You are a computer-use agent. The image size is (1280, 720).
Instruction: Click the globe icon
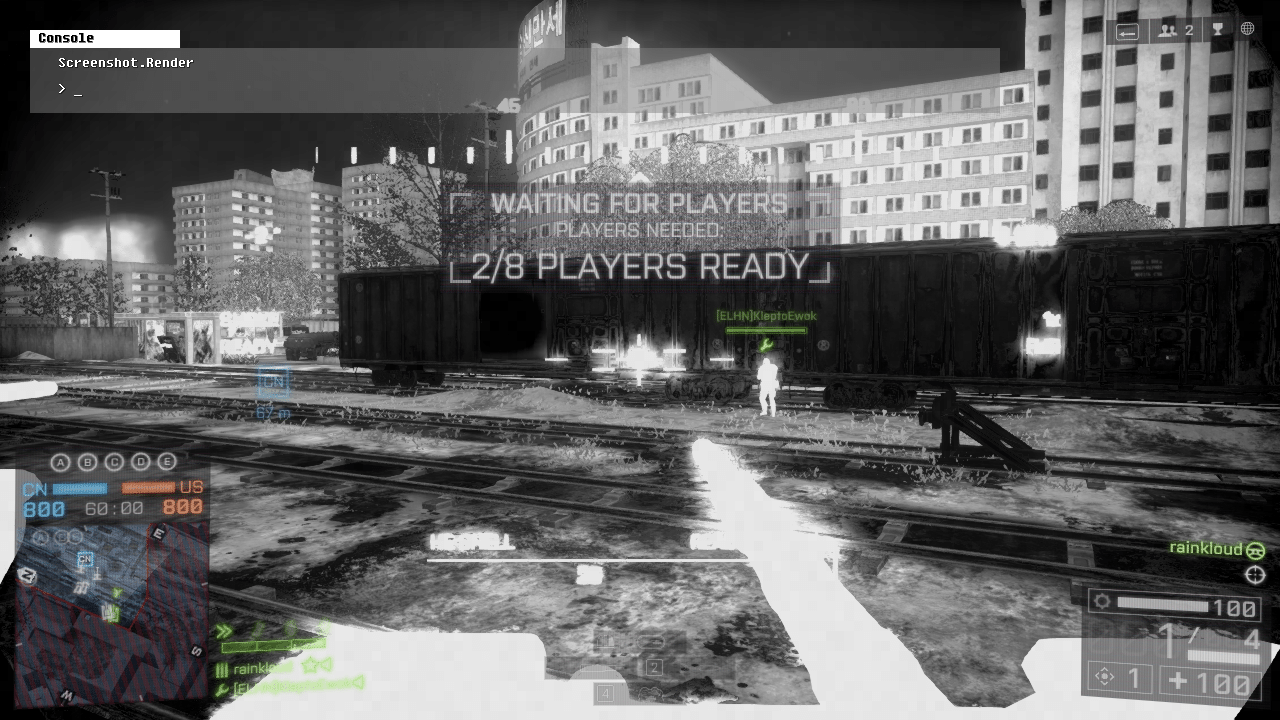[x=1247, y=29]
